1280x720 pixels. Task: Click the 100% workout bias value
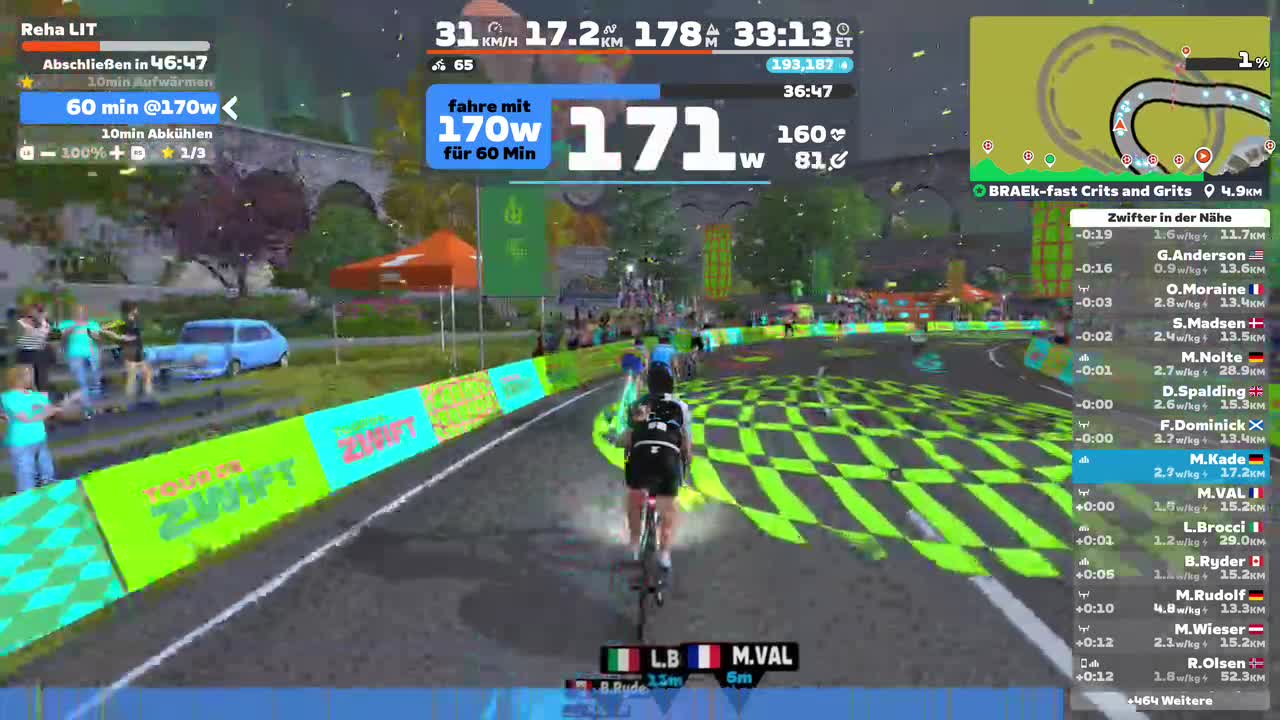point(80,153)
